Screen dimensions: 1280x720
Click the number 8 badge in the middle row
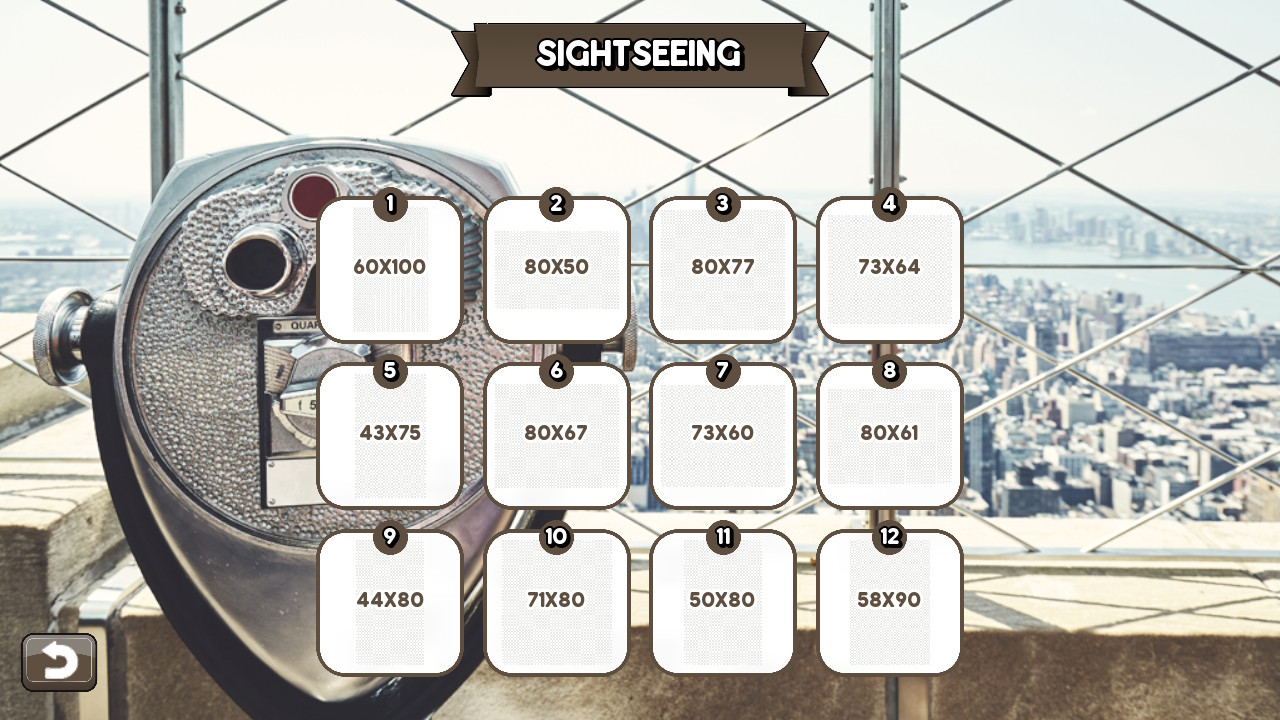pyautogui.click(x=890, y=371)
